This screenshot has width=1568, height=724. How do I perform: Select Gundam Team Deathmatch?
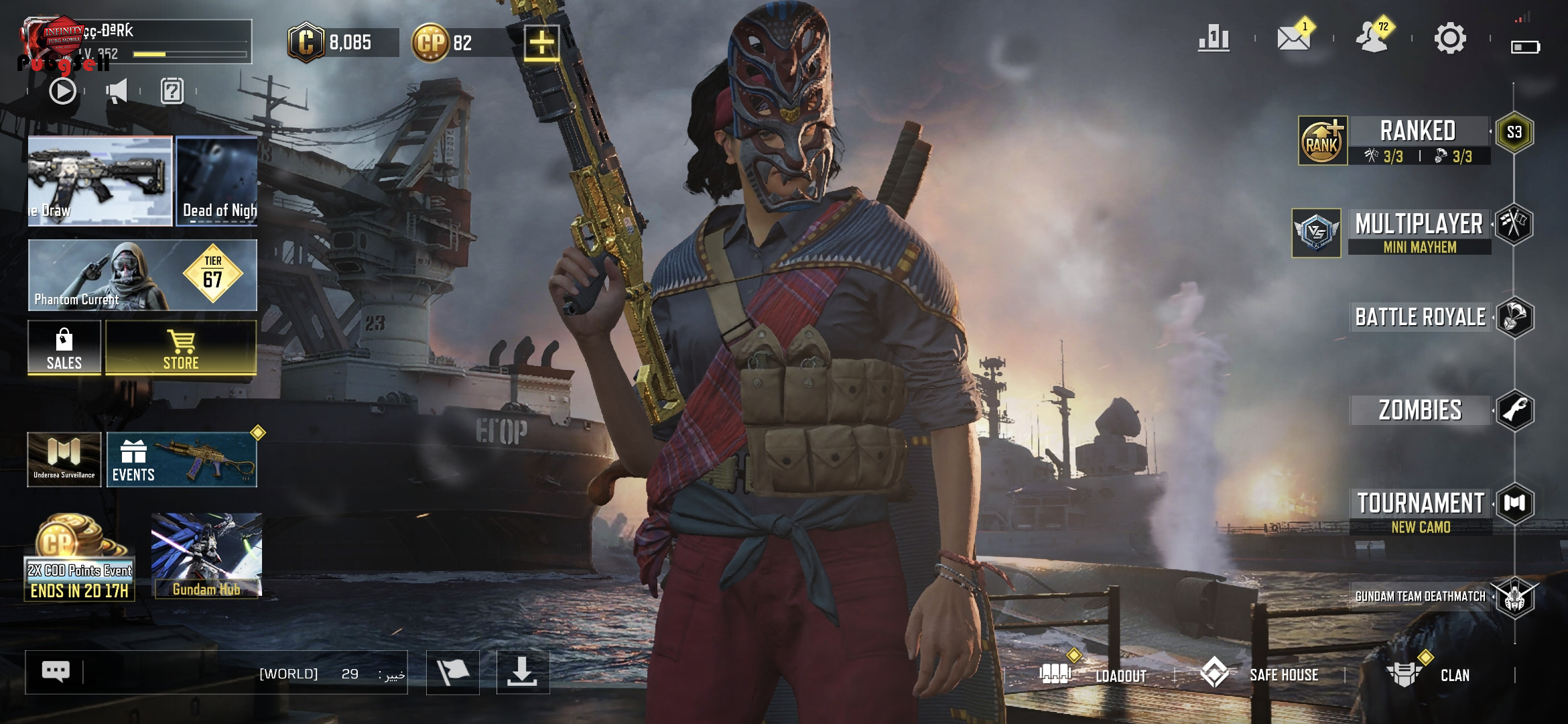click(1420, 597)
